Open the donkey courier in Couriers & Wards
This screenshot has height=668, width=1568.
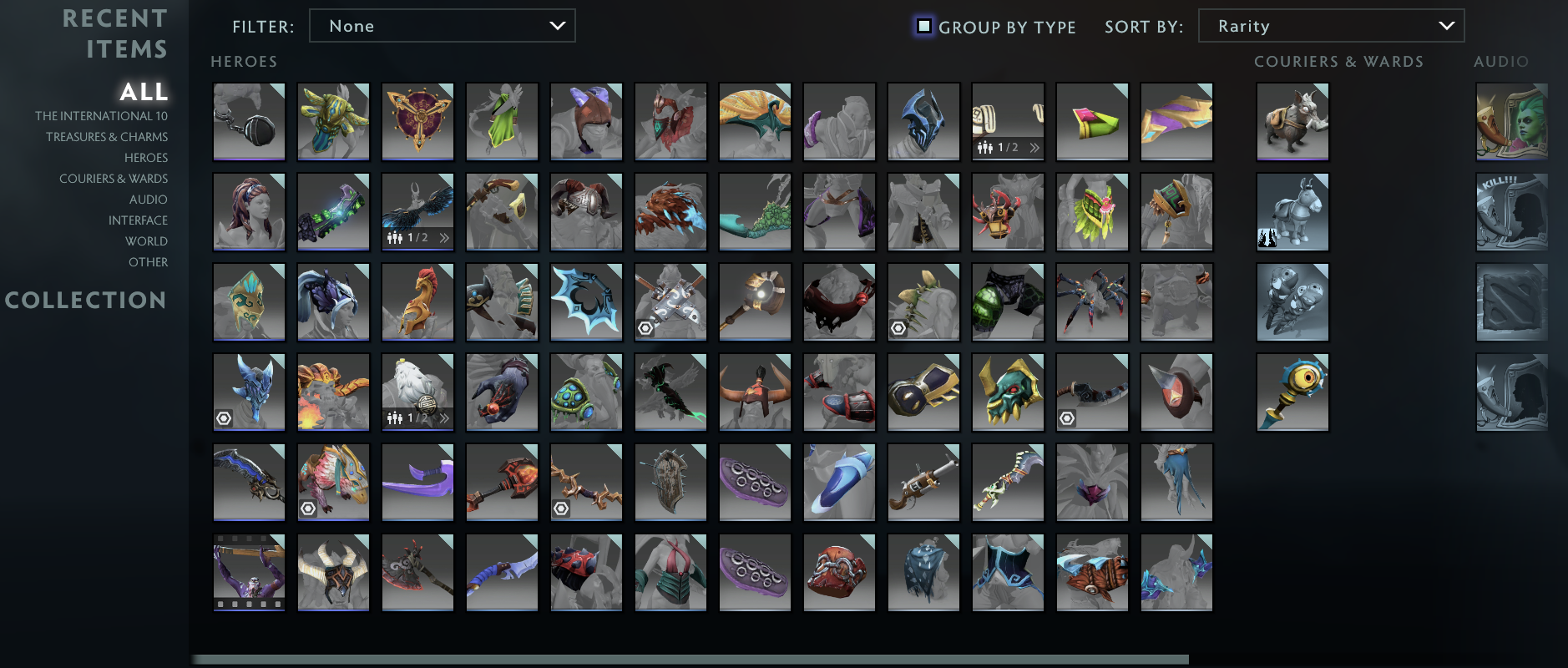(1292, 211)
